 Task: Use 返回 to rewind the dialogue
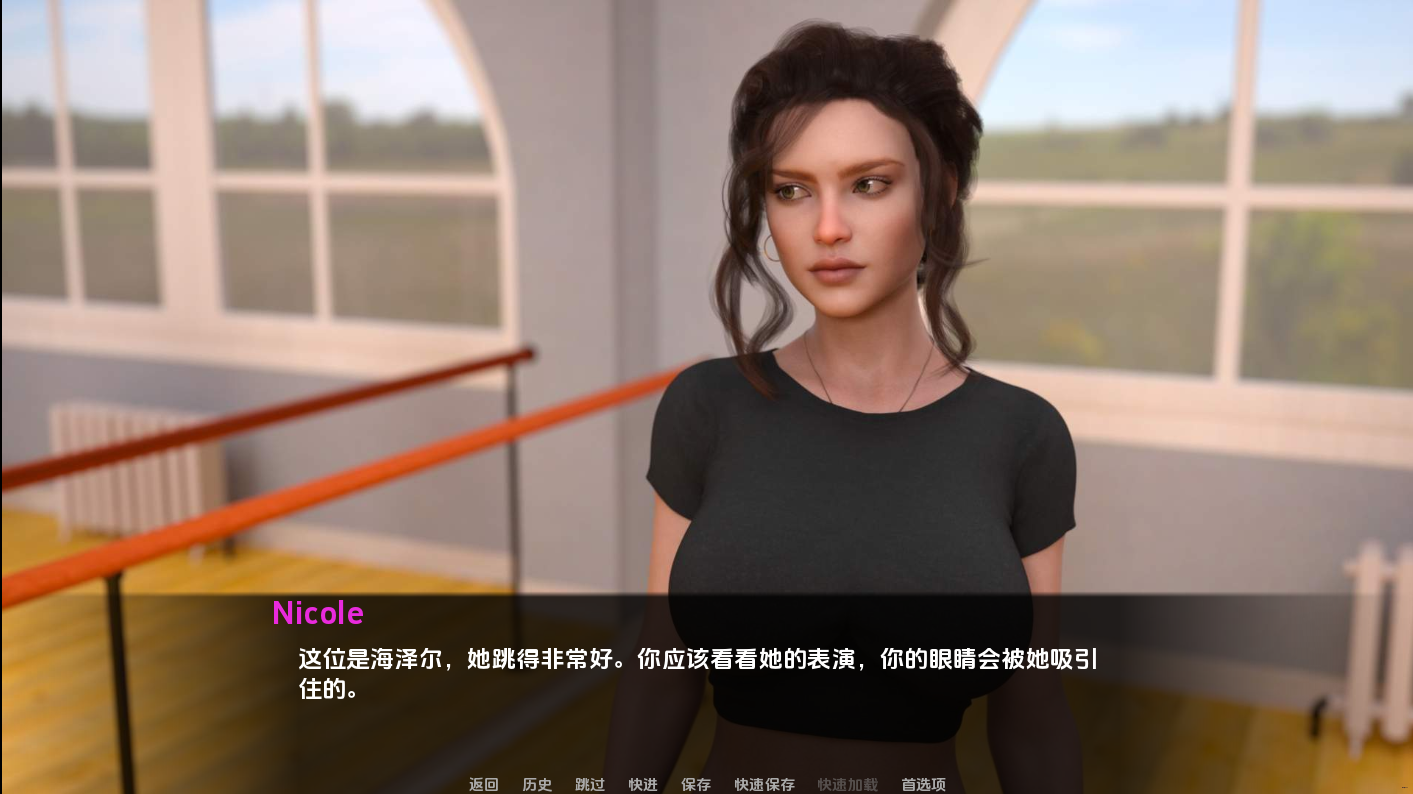click(483, 785)
